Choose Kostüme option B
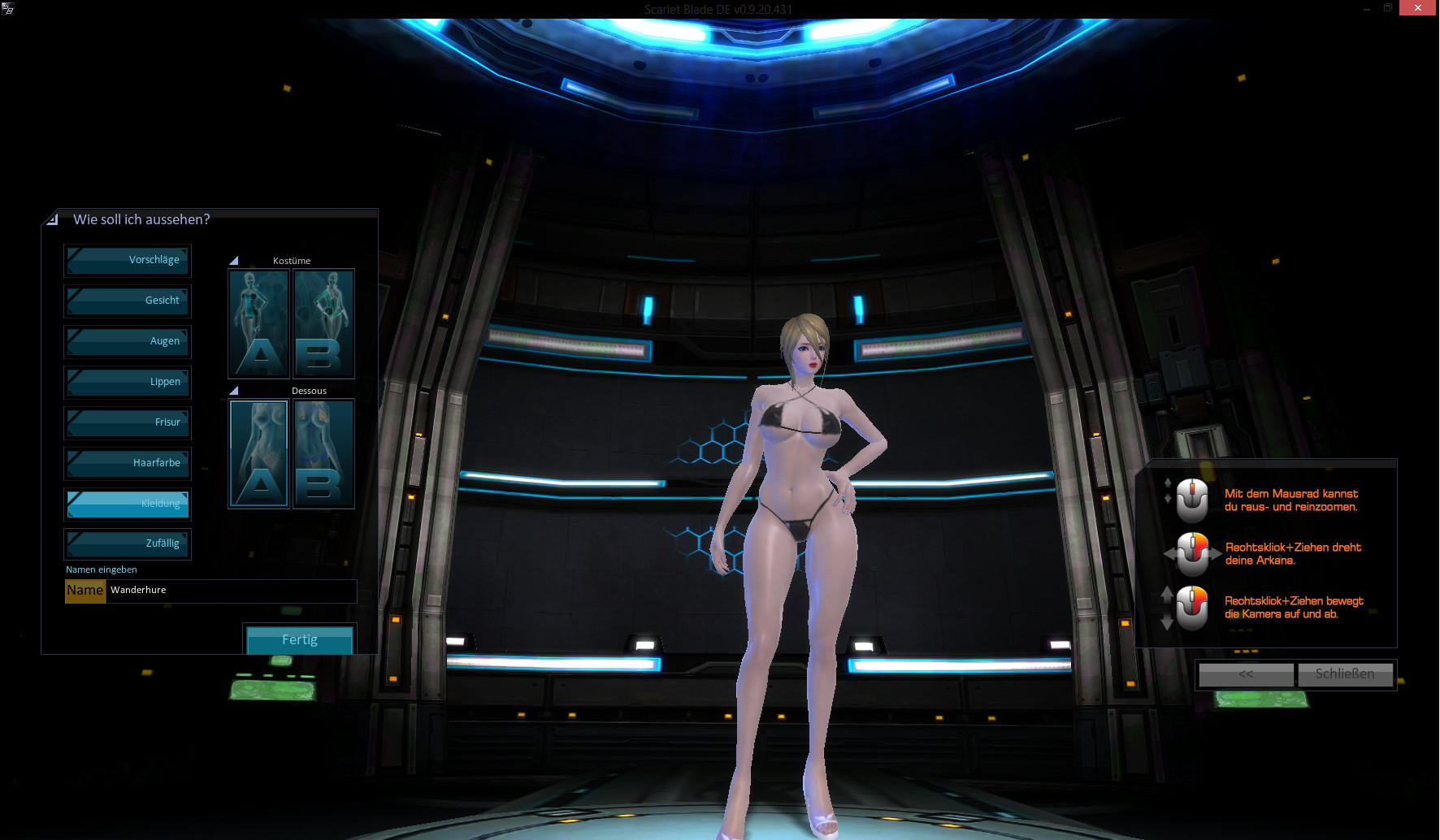This screenshot has width=1440, height=840. point(323,324)
